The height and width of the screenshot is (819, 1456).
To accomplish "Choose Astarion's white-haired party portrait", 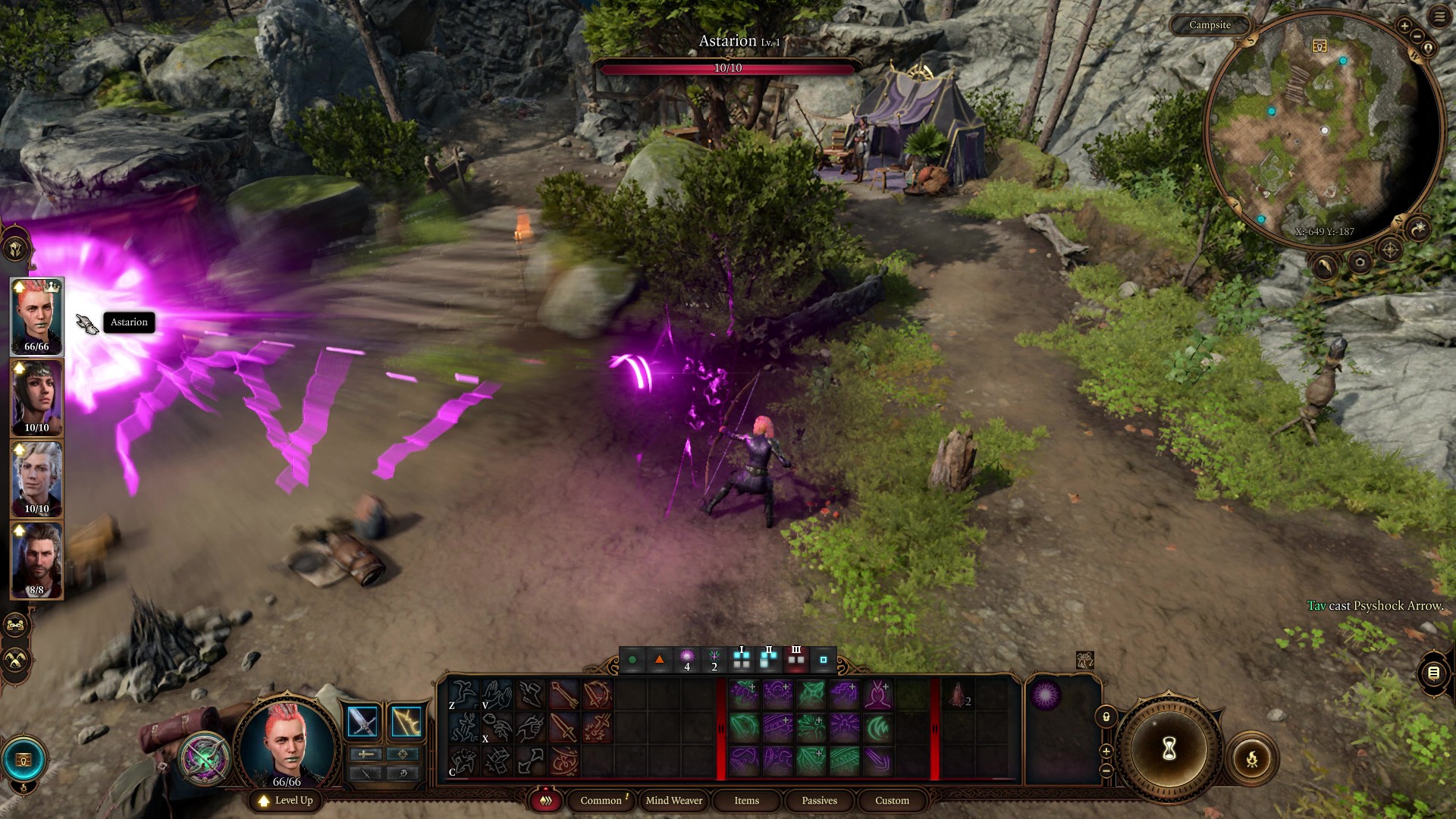I will point(36,479).
